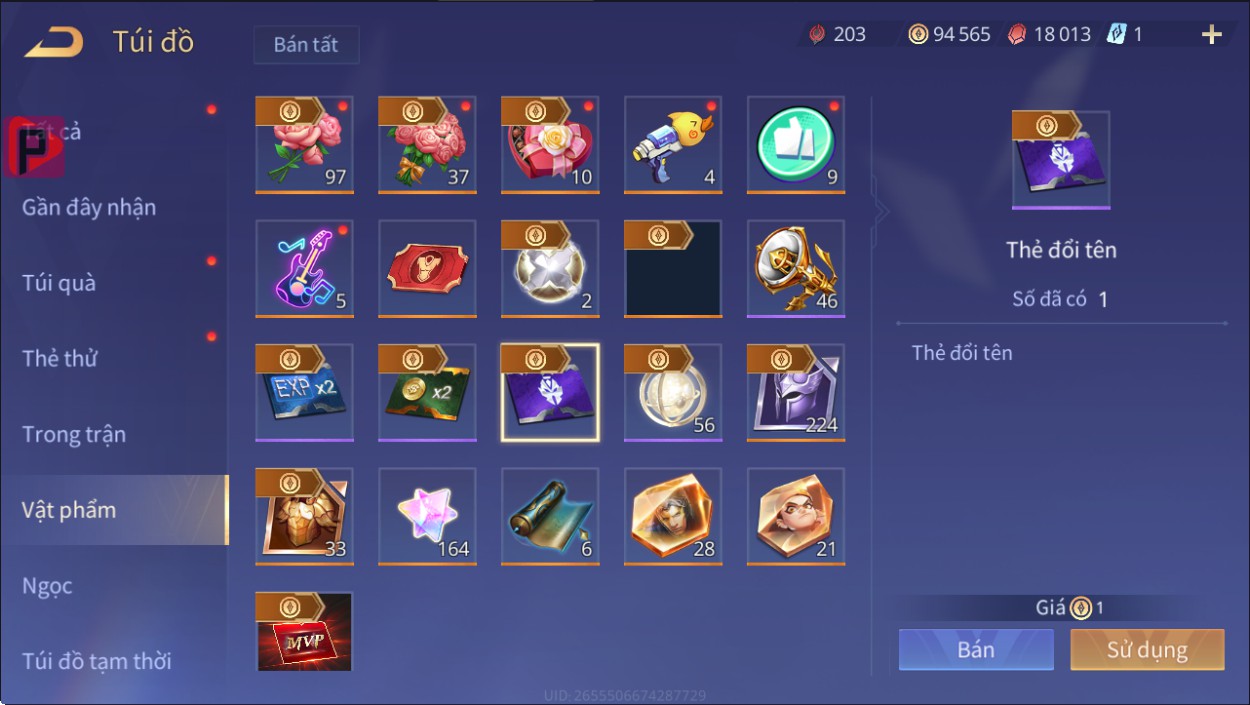
Task: Tap the Bán tất button
Action: (x=306, y=45)
